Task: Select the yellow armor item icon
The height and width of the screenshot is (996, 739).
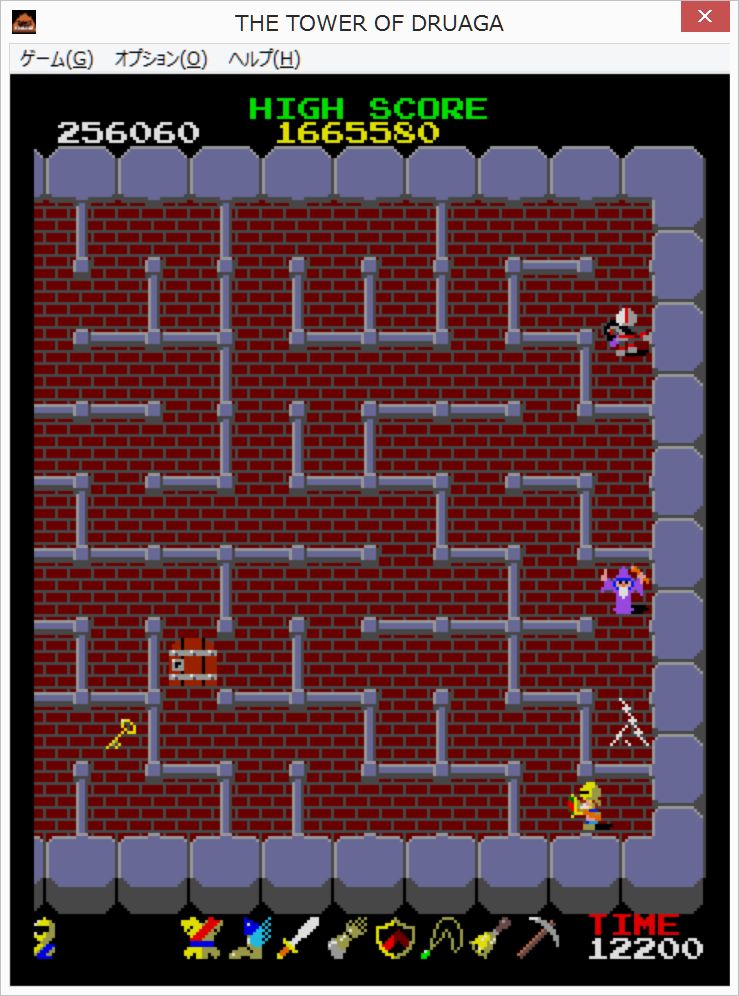Action: 200,938
